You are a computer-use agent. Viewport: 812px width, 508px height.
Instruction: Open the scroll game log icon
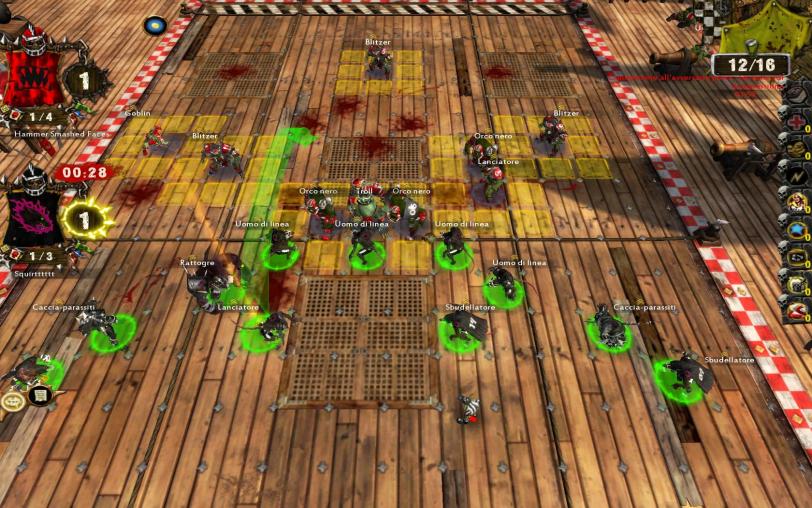41,396
